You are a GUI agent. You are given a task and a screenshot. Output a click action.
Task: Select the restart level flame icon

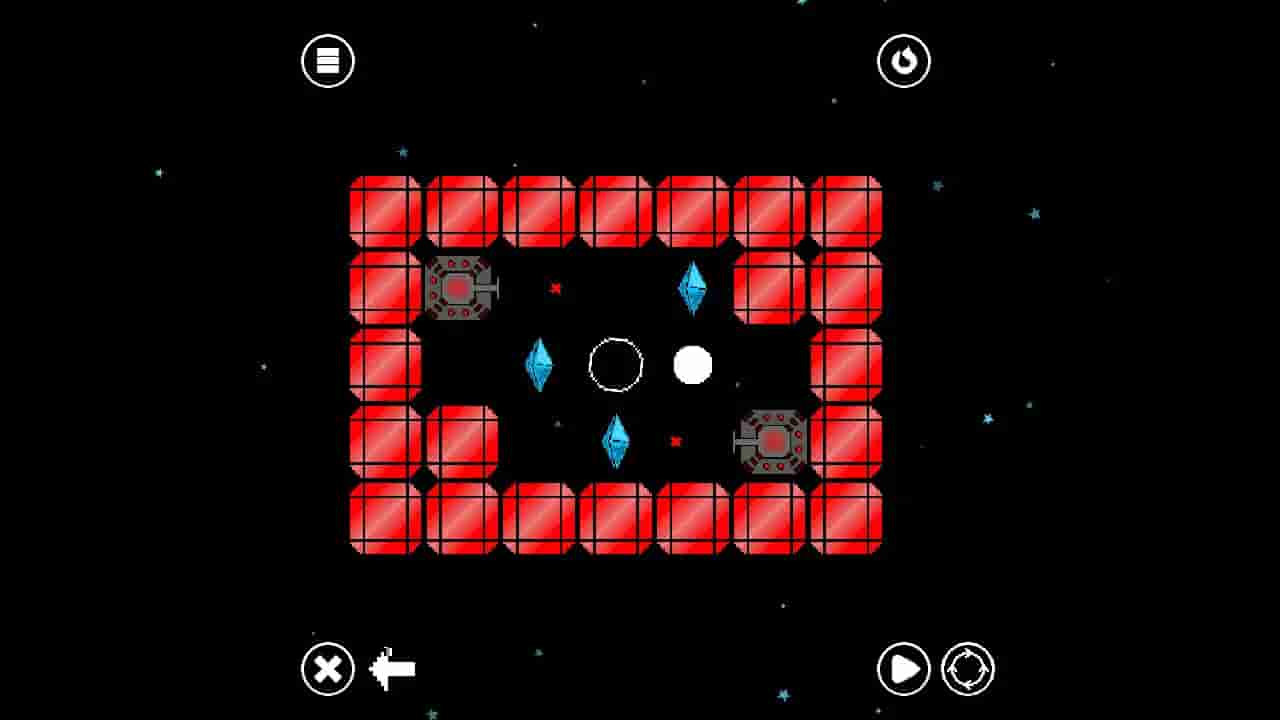tap(904, 60)
